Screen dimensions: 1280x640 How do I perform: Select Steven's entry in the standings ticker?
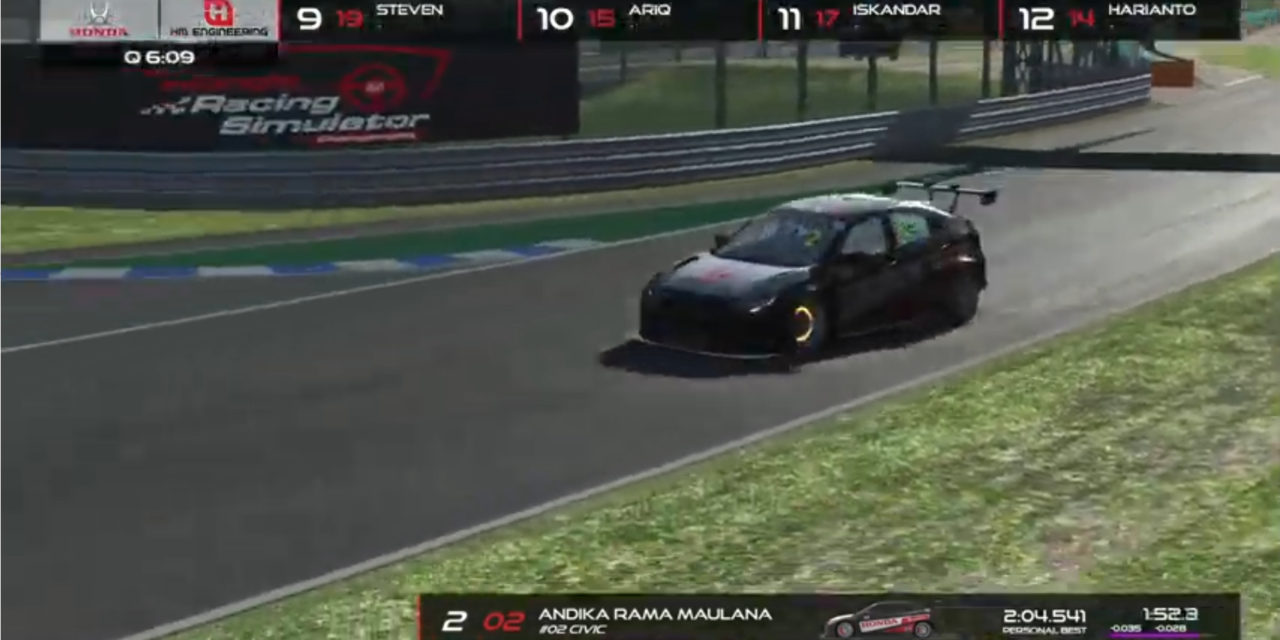(x=400, y=19)
